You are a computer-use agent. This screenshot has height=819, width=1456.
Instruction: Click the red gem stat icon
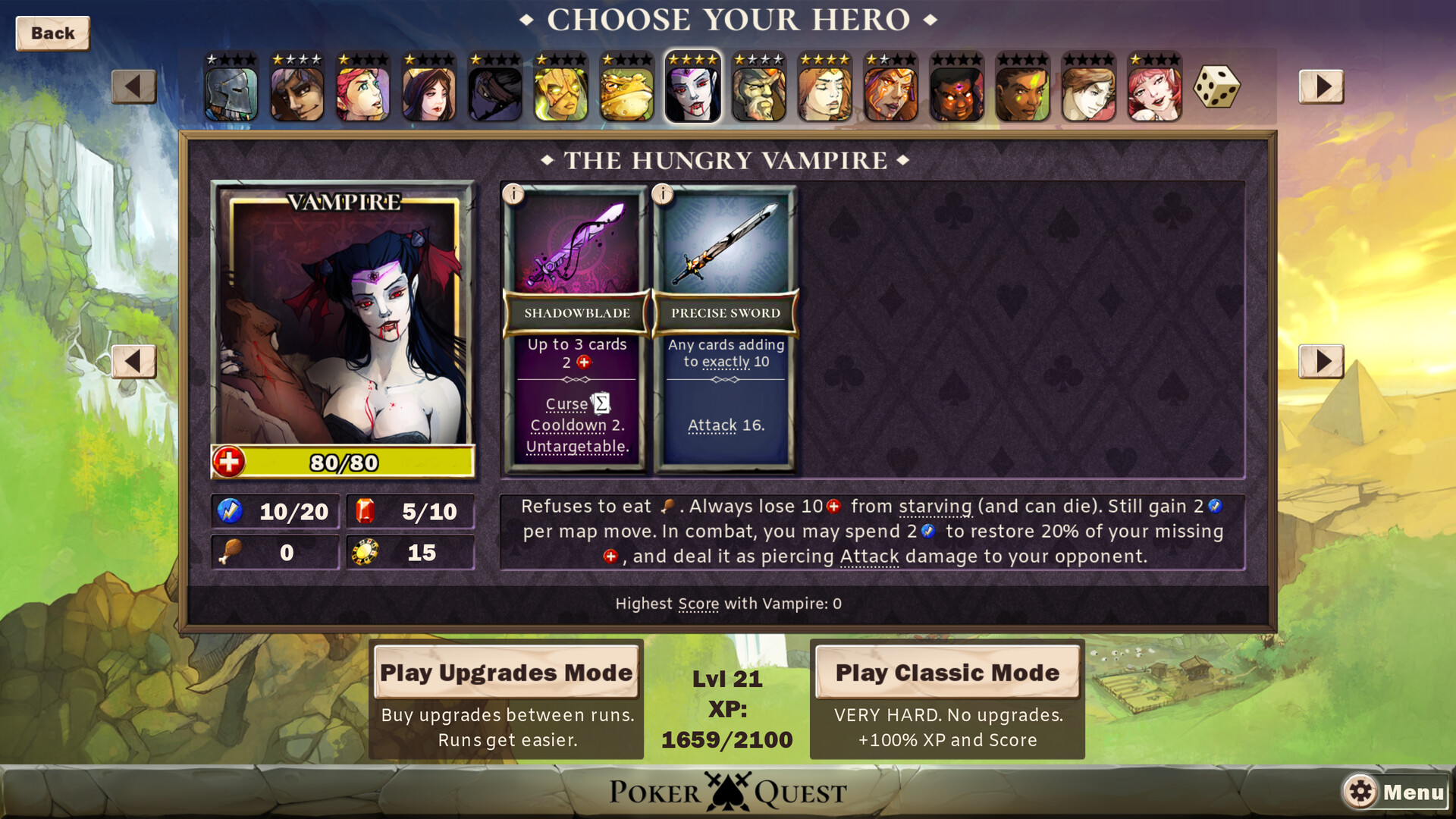pyautogui.click(x=364, y=510)
